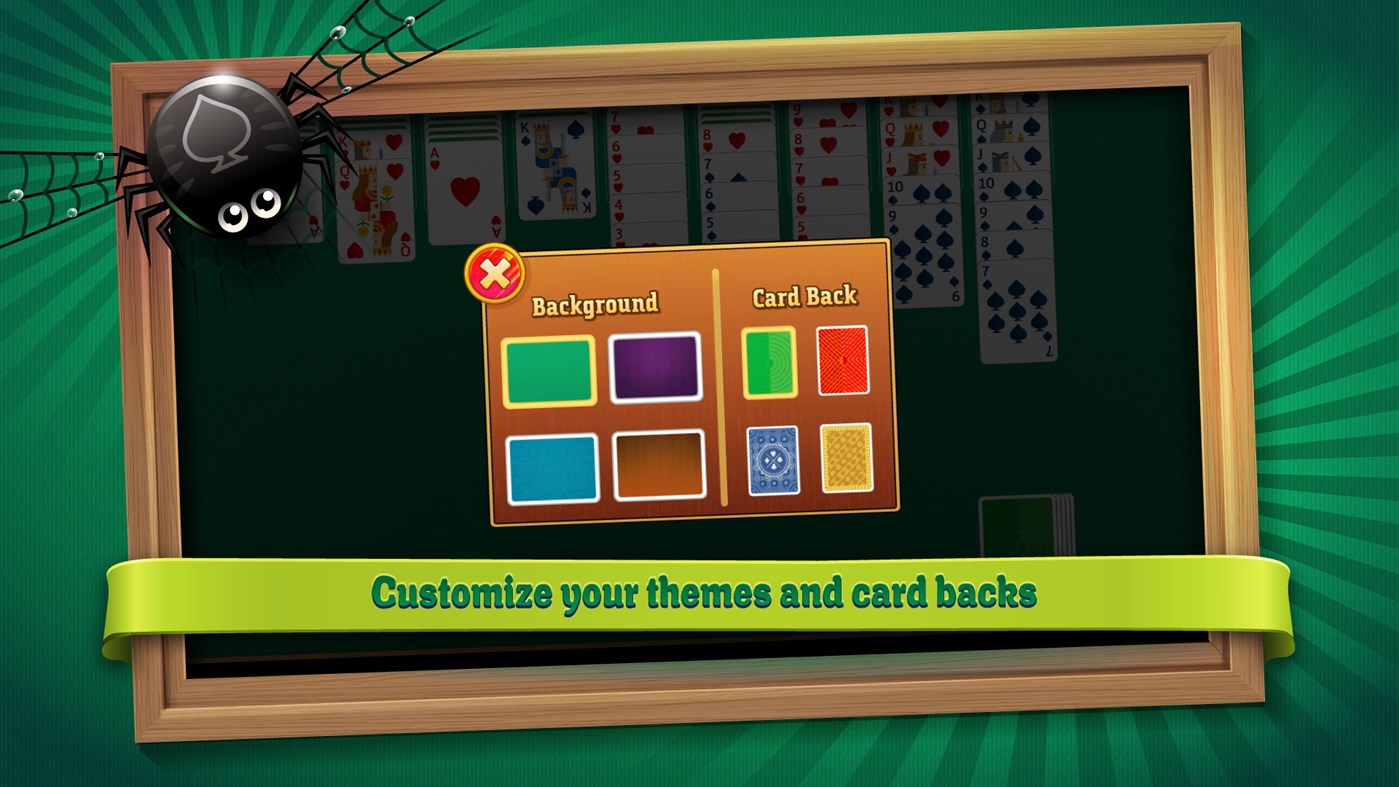The image size is (1399, 787).
Task: Close the customization dialog with the X
Action: [x=494, y=273]
